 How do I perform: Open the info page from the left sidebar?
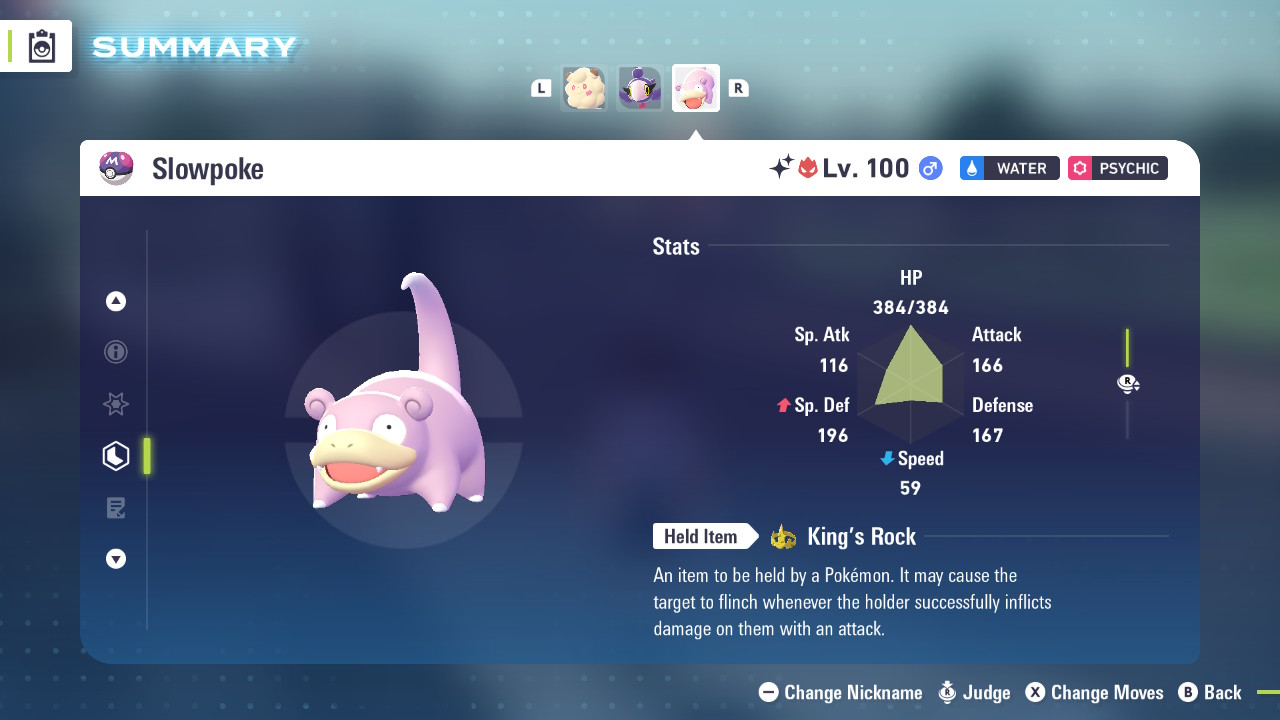coord(116,352)
